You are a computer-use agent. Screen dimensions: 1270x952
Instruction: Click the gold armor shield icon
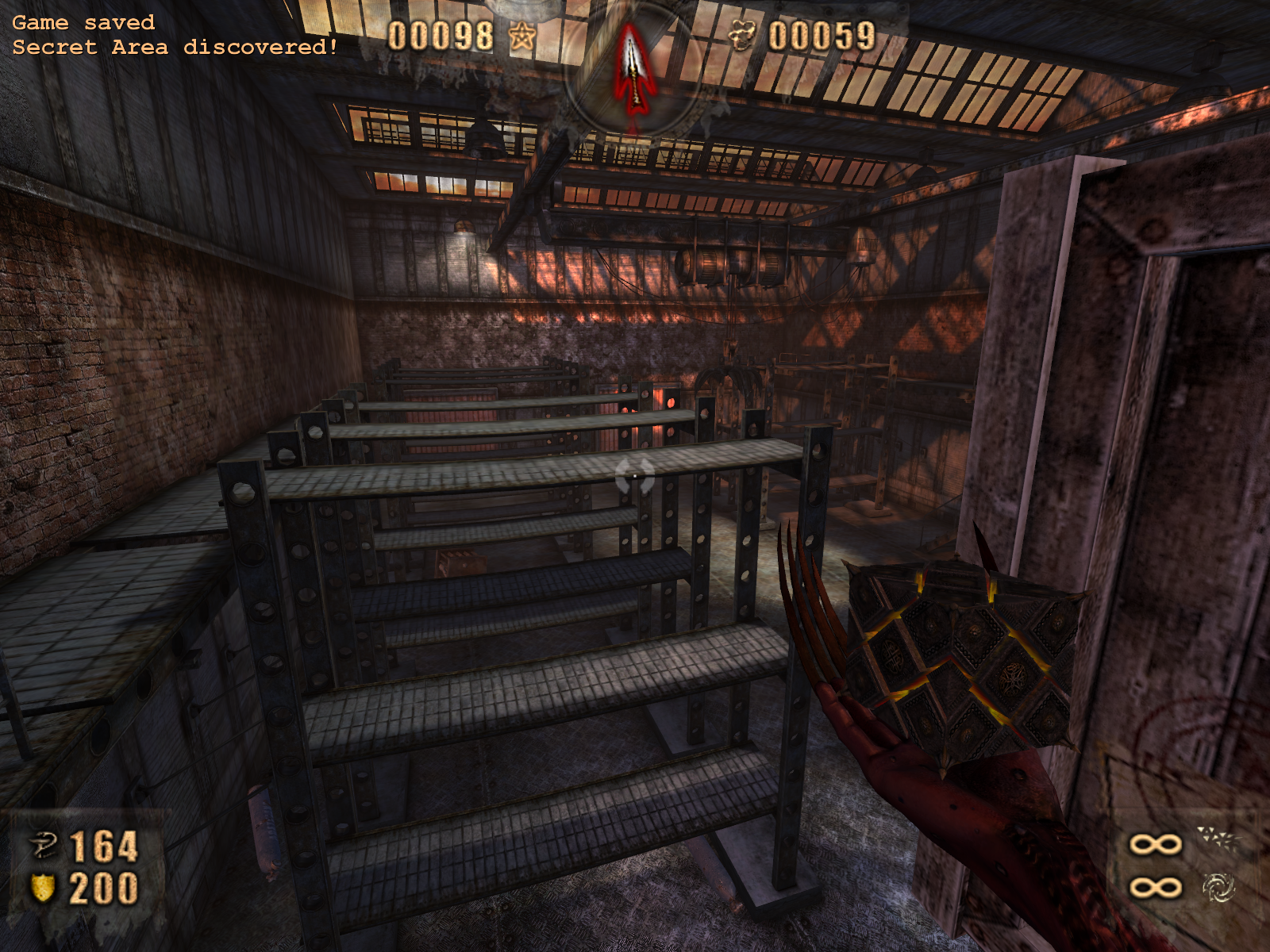[x=43, y=889]
